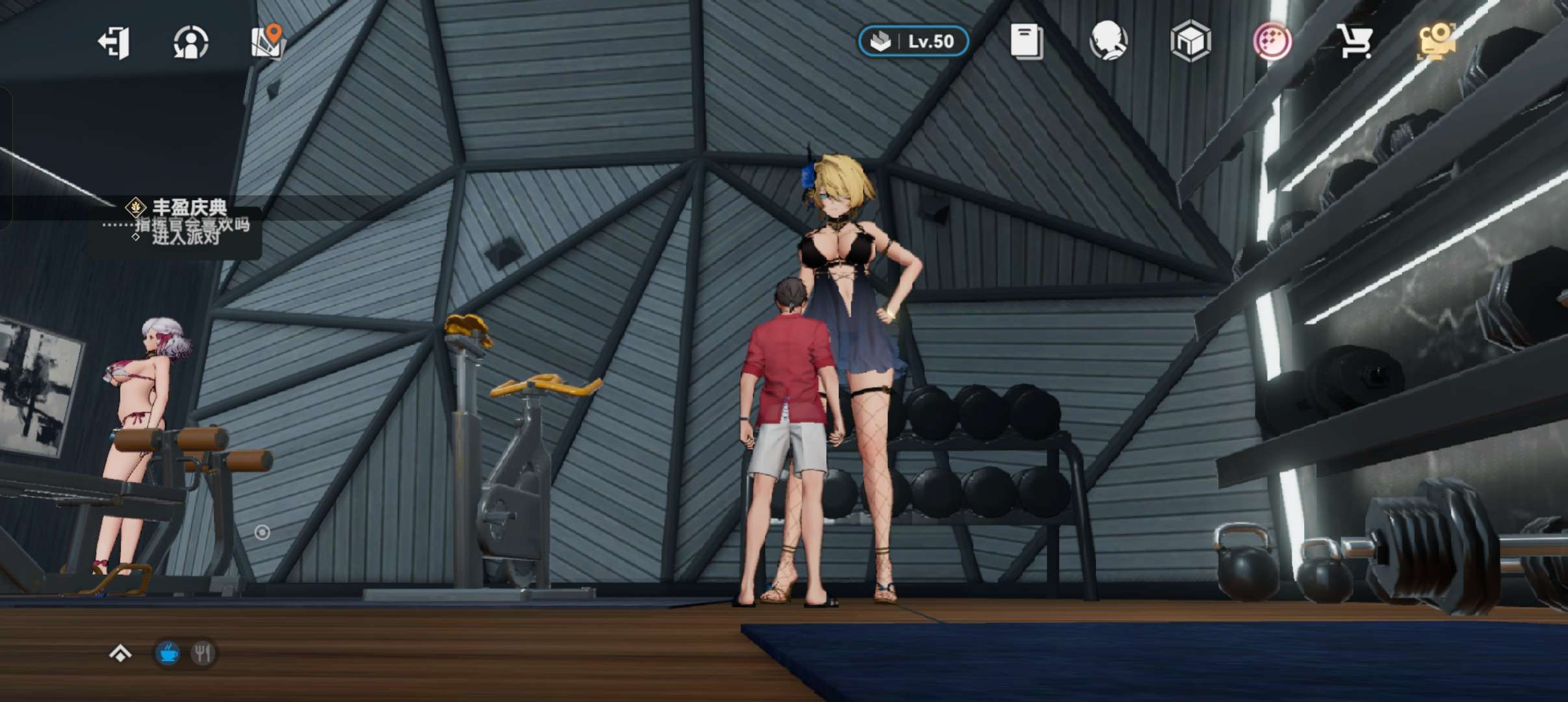Open the cube storage icon
This screenshot has width=1568, height=702.
(1190, 42)
